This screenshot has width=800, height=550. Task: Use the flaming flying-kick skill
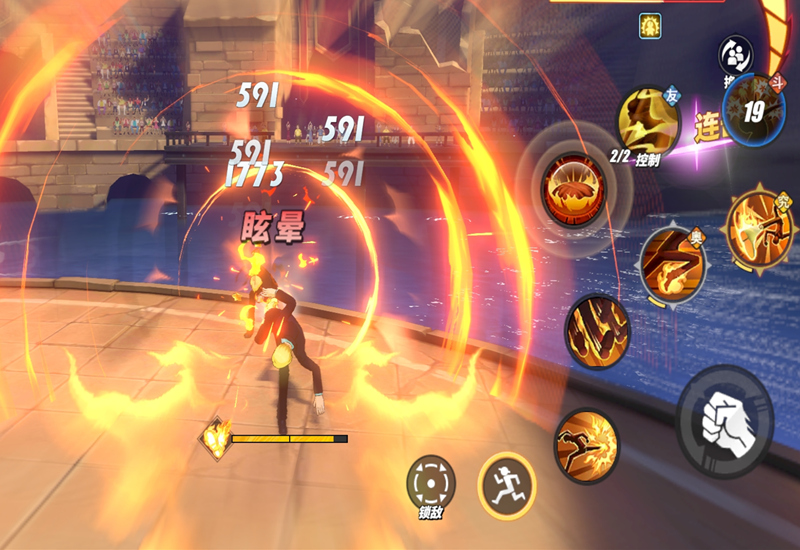tap(586, 445)
